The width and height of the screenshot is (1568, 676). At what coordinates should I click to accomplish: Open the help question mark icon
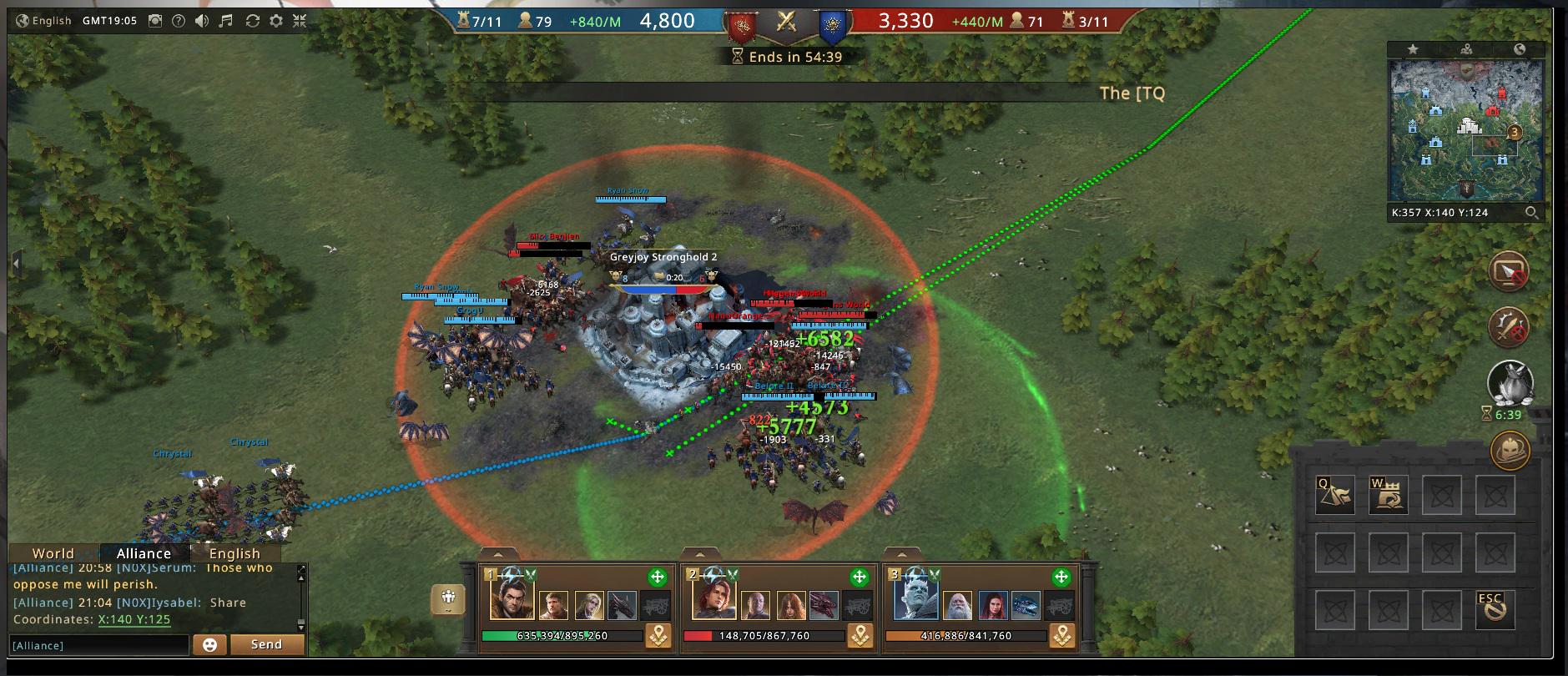point(178,21)
